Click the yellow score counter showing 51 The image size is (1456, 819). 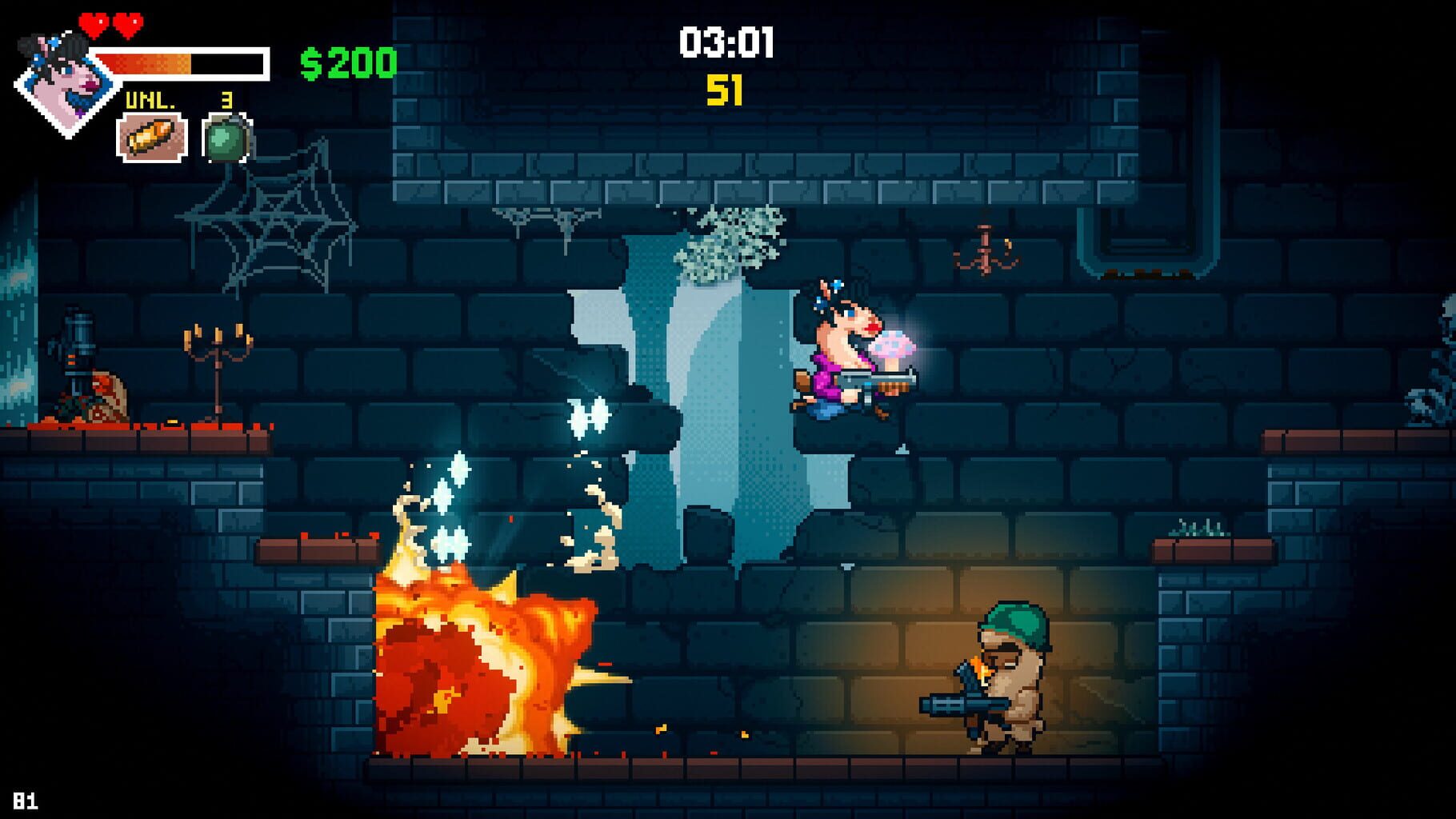724,90
